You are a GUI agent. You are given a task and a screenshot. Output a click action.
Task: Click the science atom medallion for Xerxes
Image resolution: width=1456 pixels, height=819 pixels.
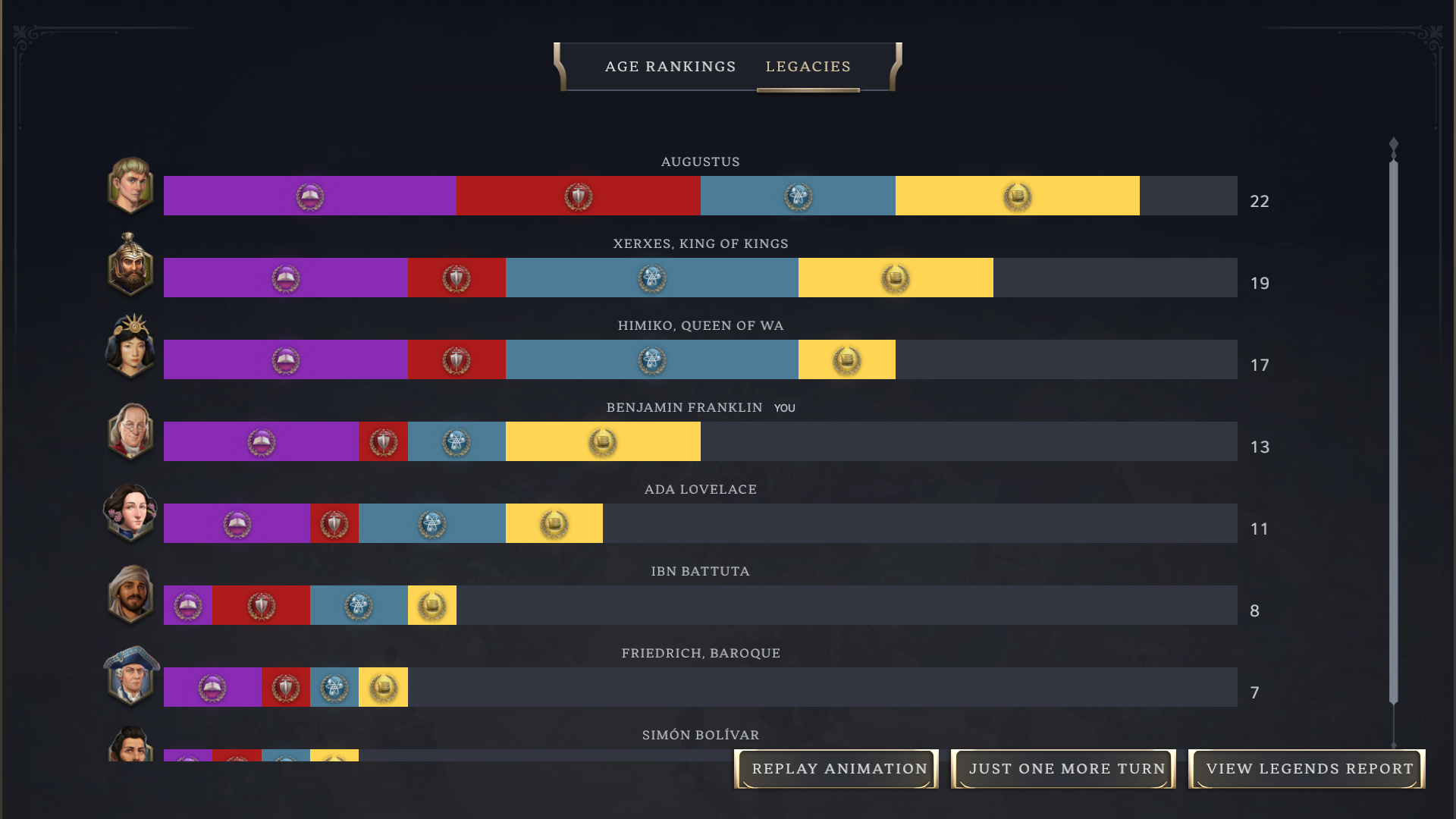coord(651,278)
